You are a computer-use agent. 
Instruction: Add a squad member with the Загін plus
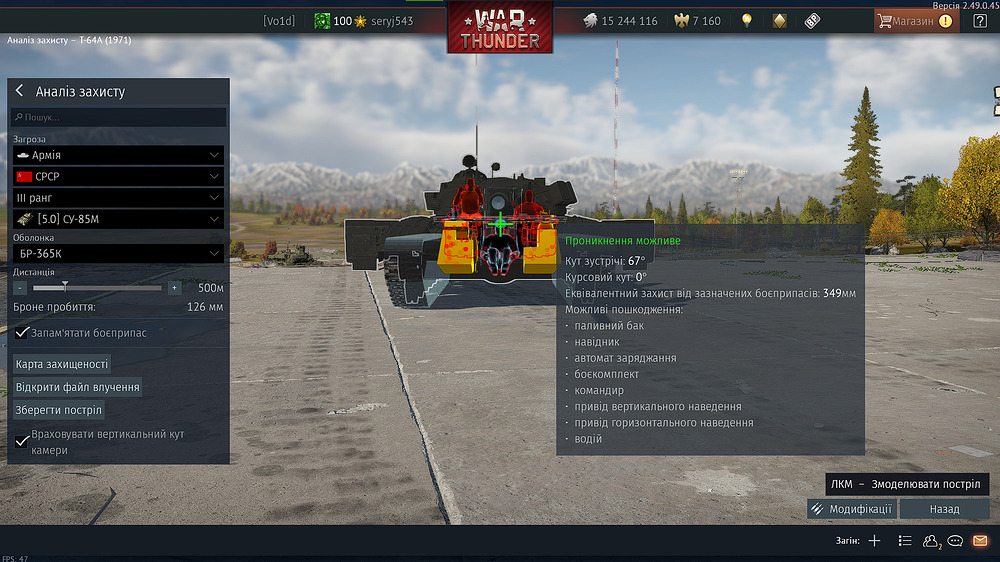point(874,541)
